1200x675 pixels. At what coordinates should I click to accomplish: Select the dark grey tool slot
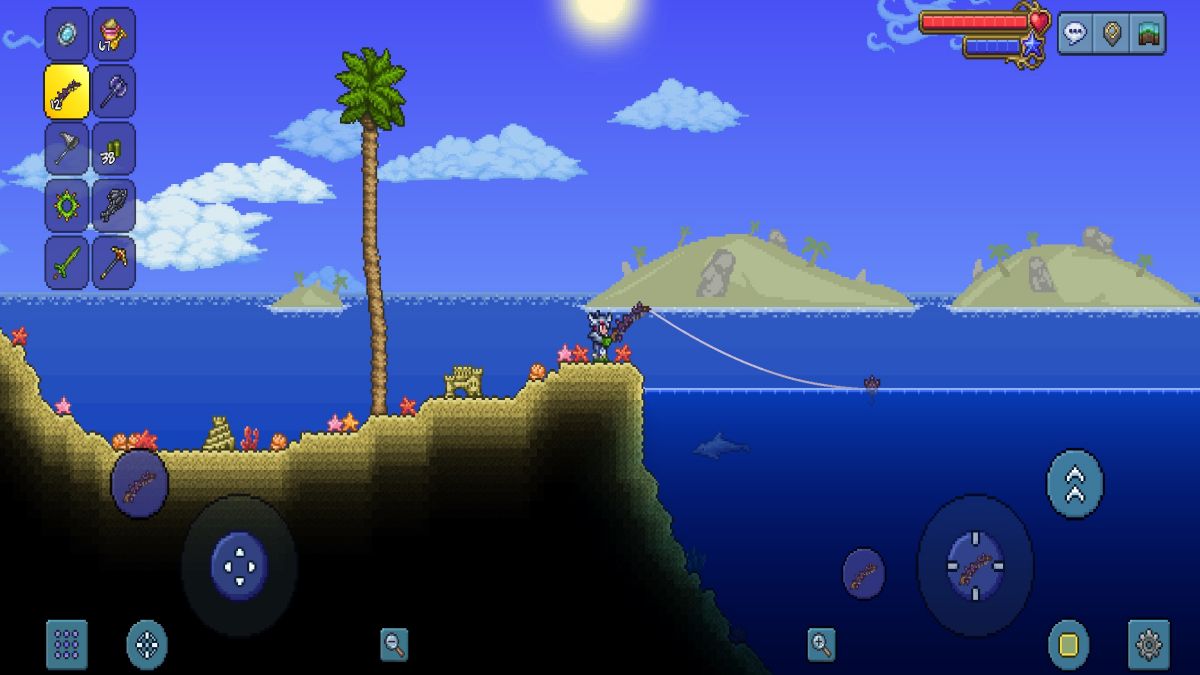pos(113,206)
